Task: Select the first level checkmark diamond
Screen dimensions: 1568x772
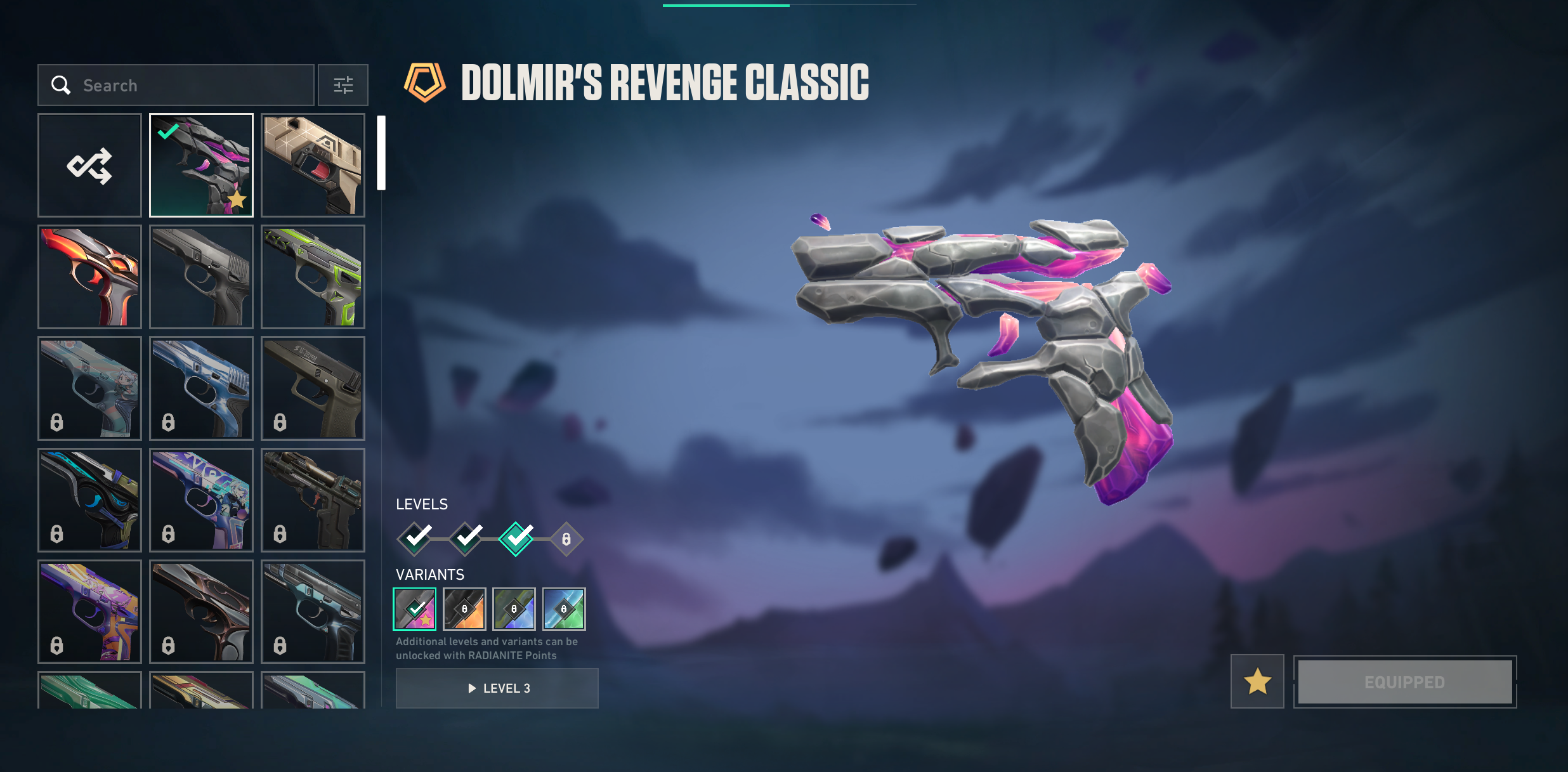Action: tap(415, 539)
